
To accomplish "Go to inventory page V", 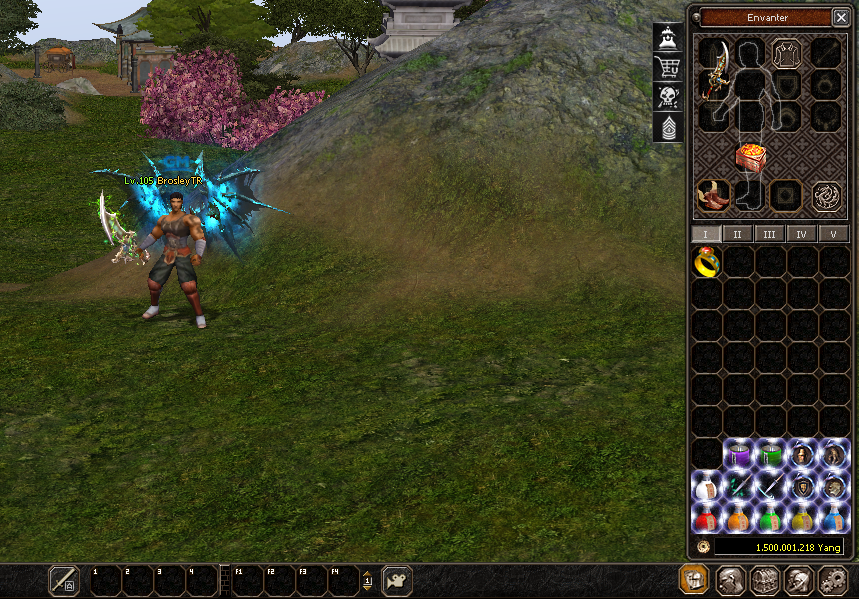I will (833, 234).
